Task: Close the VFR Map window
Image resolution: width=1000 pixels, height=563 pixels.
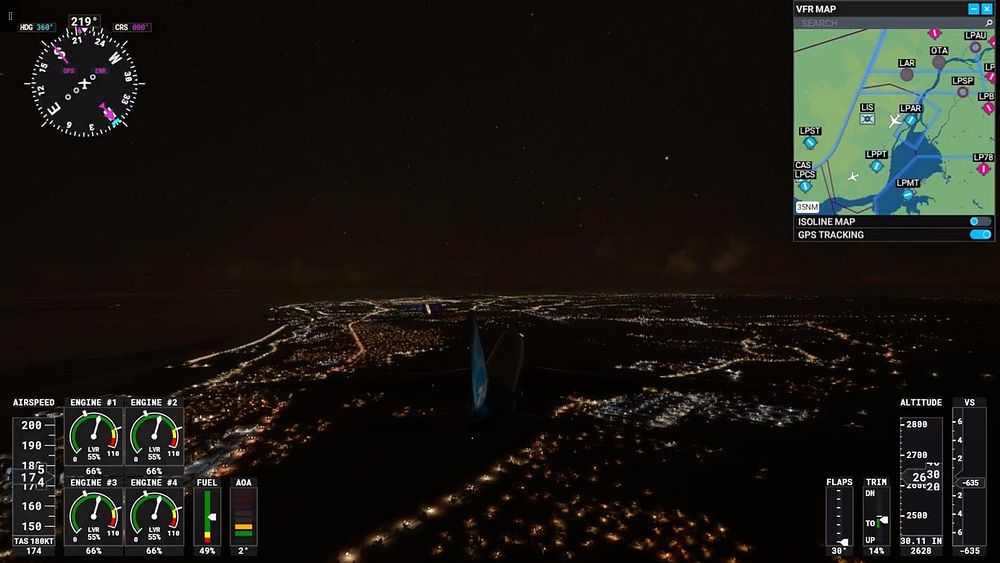Action: click(x=987, y=9)
